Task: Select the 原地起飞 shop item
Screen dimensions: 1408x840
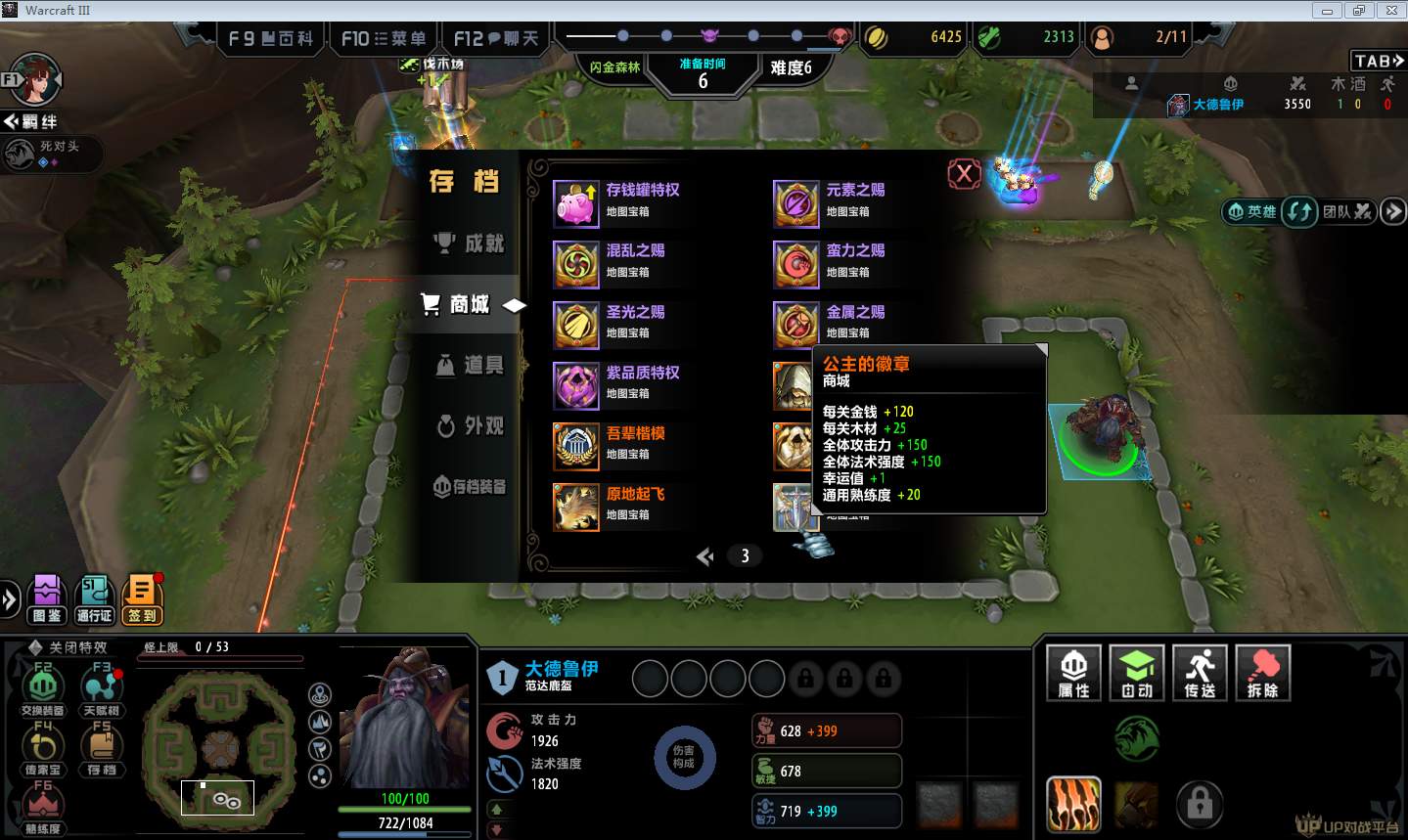Action: click(x=576, y=507)
